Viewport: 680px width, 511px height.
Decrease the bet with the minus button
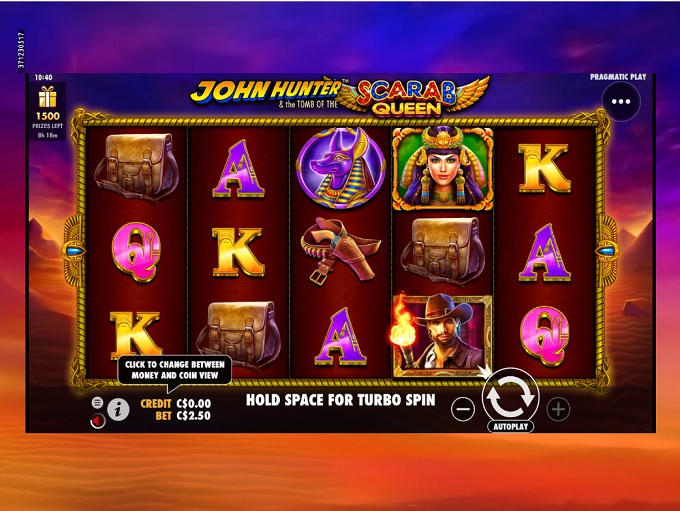pos(462,408)
